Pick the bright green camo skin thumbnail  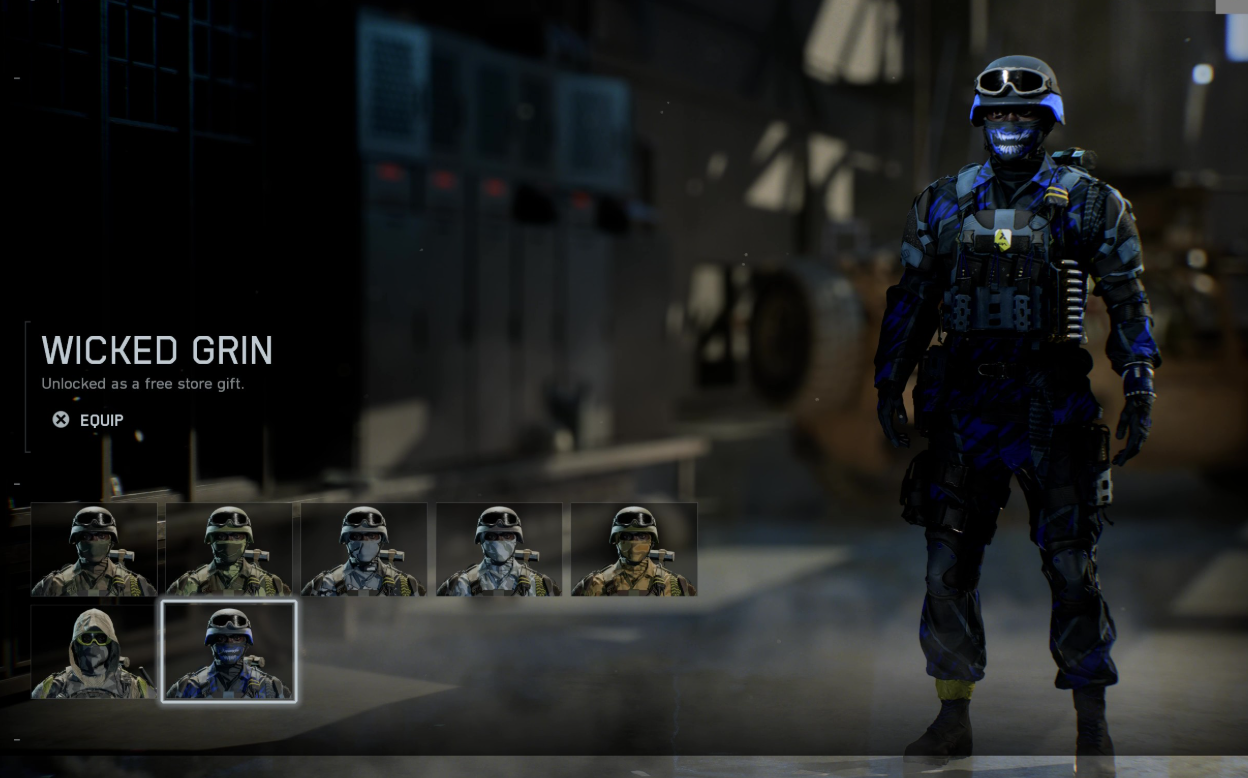[x=229, y=550]
